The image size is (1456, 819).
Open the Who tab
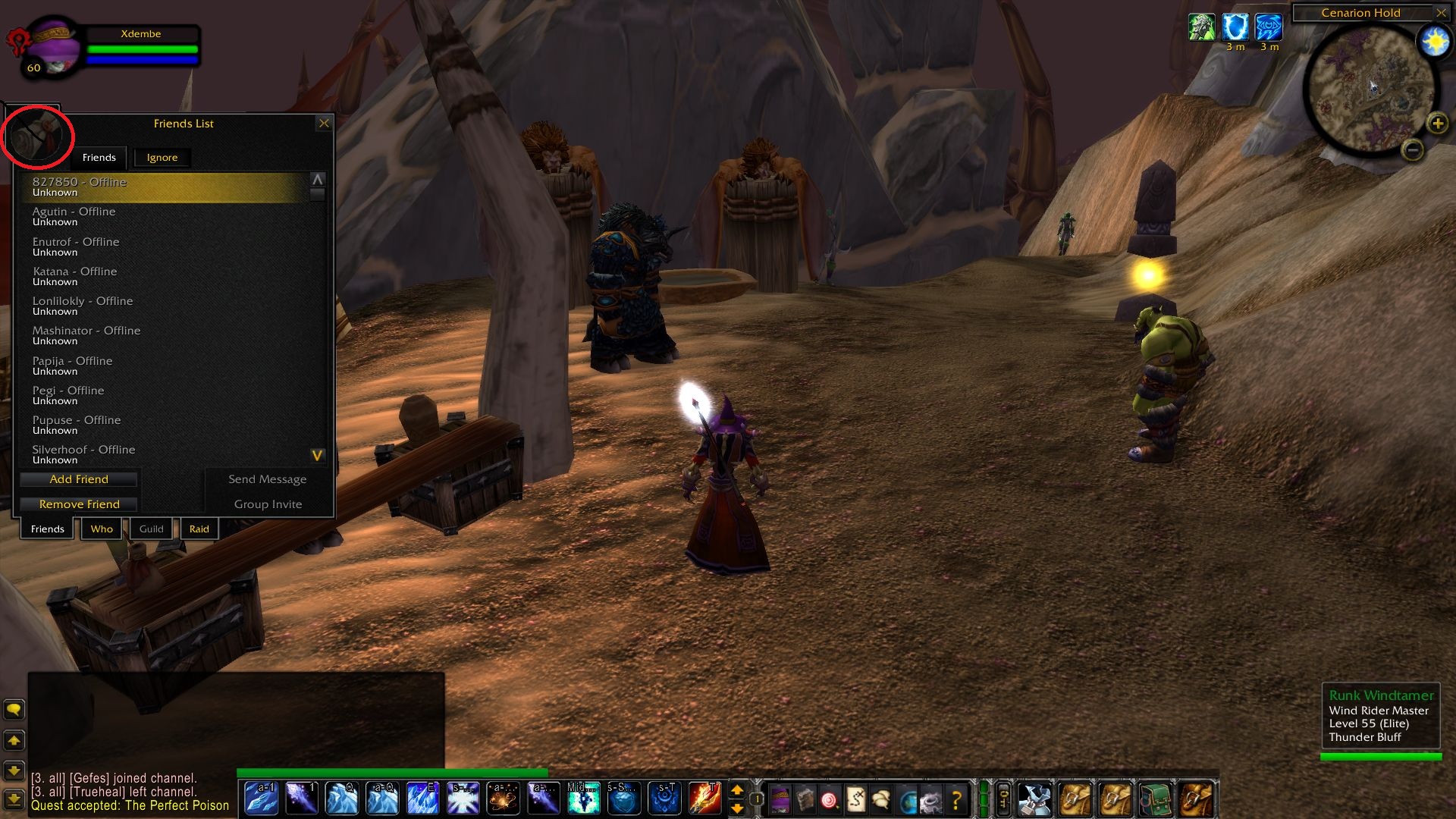click(102, 529)
